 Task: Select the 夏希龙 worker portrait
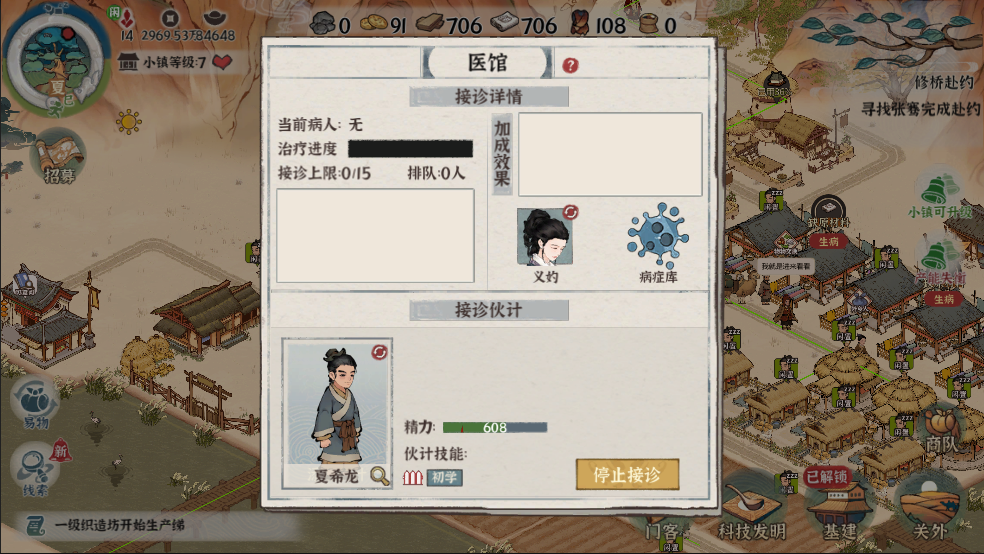coord(336,404)
